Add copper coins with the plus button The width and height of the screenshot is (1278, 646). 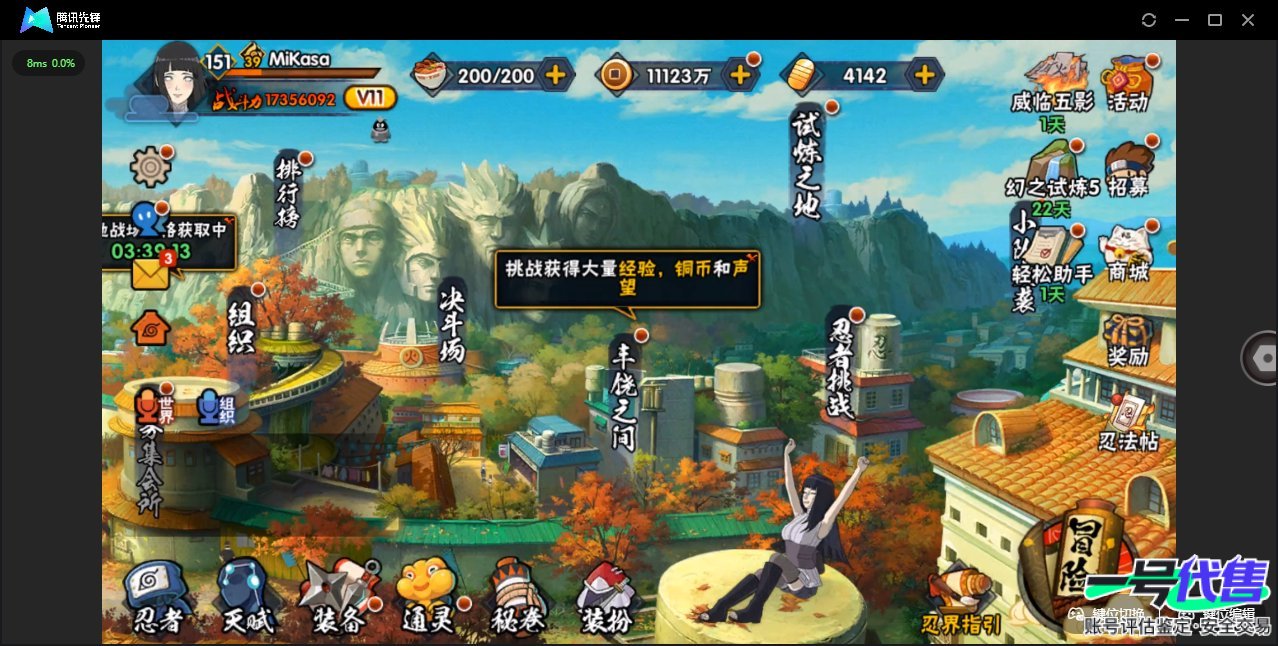[x=741, y=74]
